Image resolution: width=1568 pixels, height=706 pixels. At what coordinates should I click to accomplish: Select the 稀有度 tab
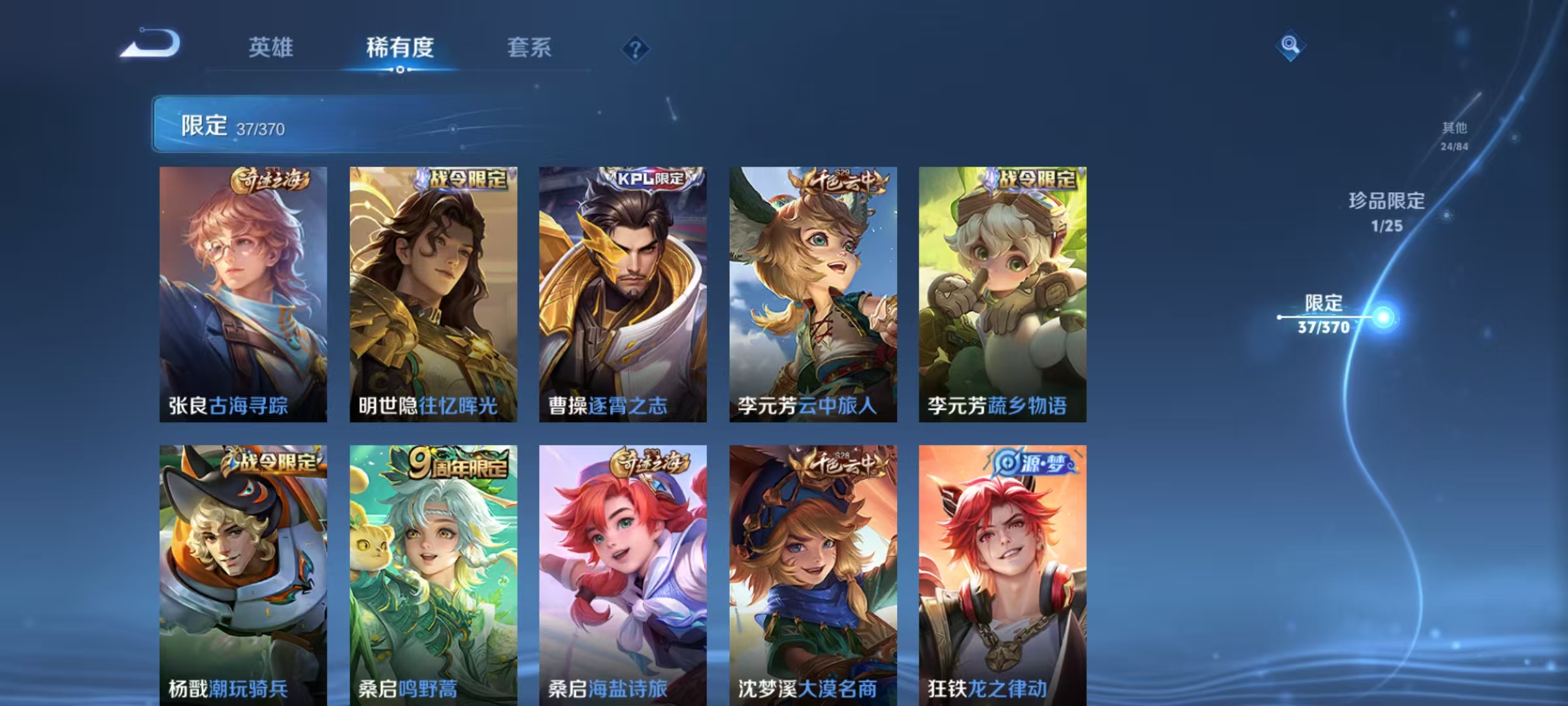pos(400,48)
